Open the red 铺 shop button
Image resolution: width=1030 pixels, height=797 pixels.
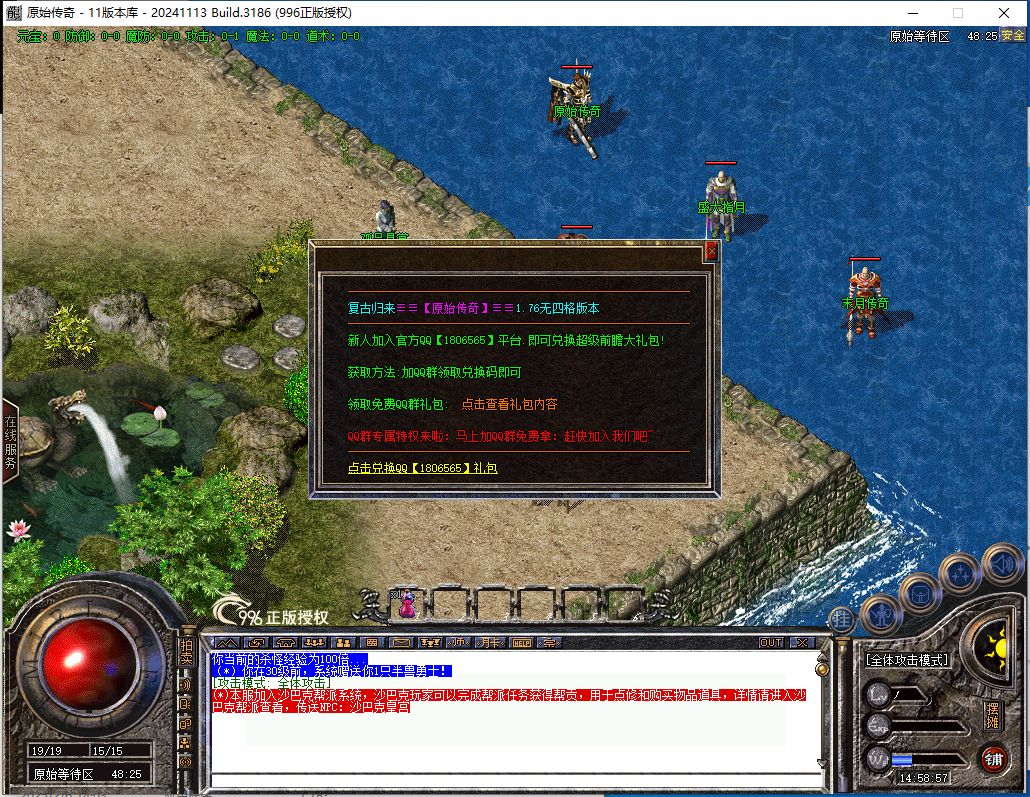click(x=992, y=757)
